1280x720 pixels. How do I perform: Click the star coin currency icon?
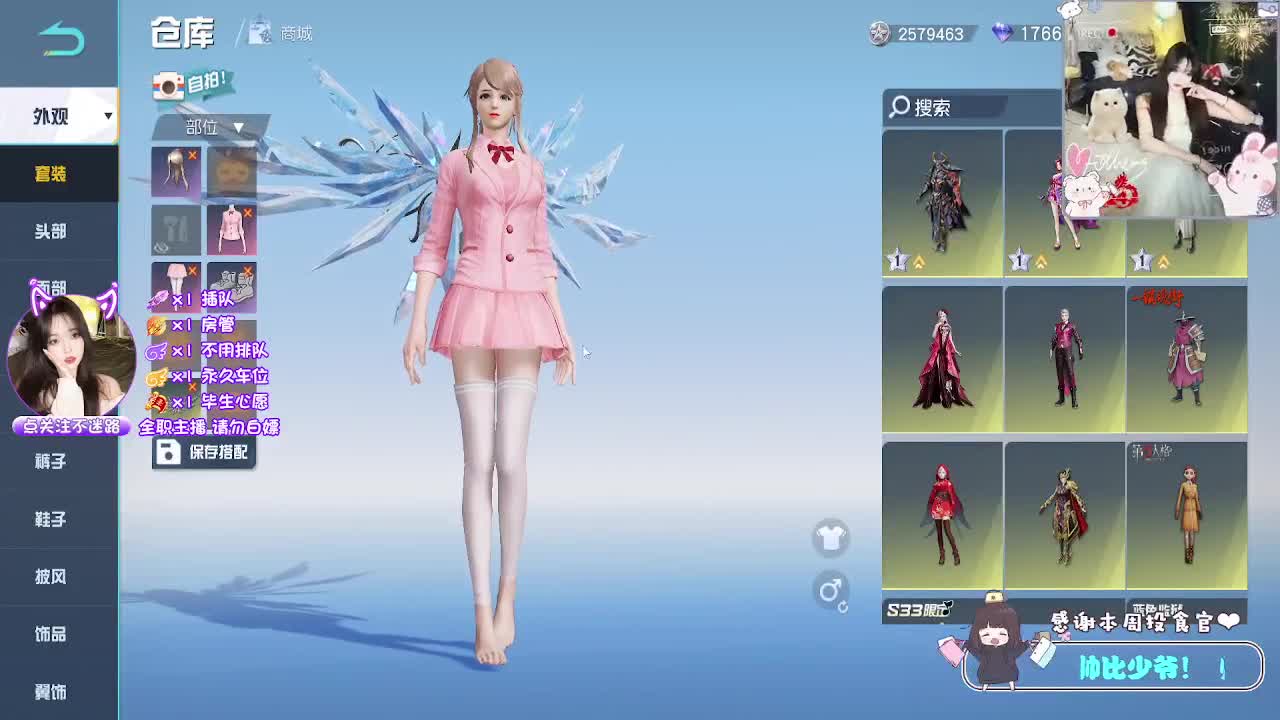(x=878, y=34)
